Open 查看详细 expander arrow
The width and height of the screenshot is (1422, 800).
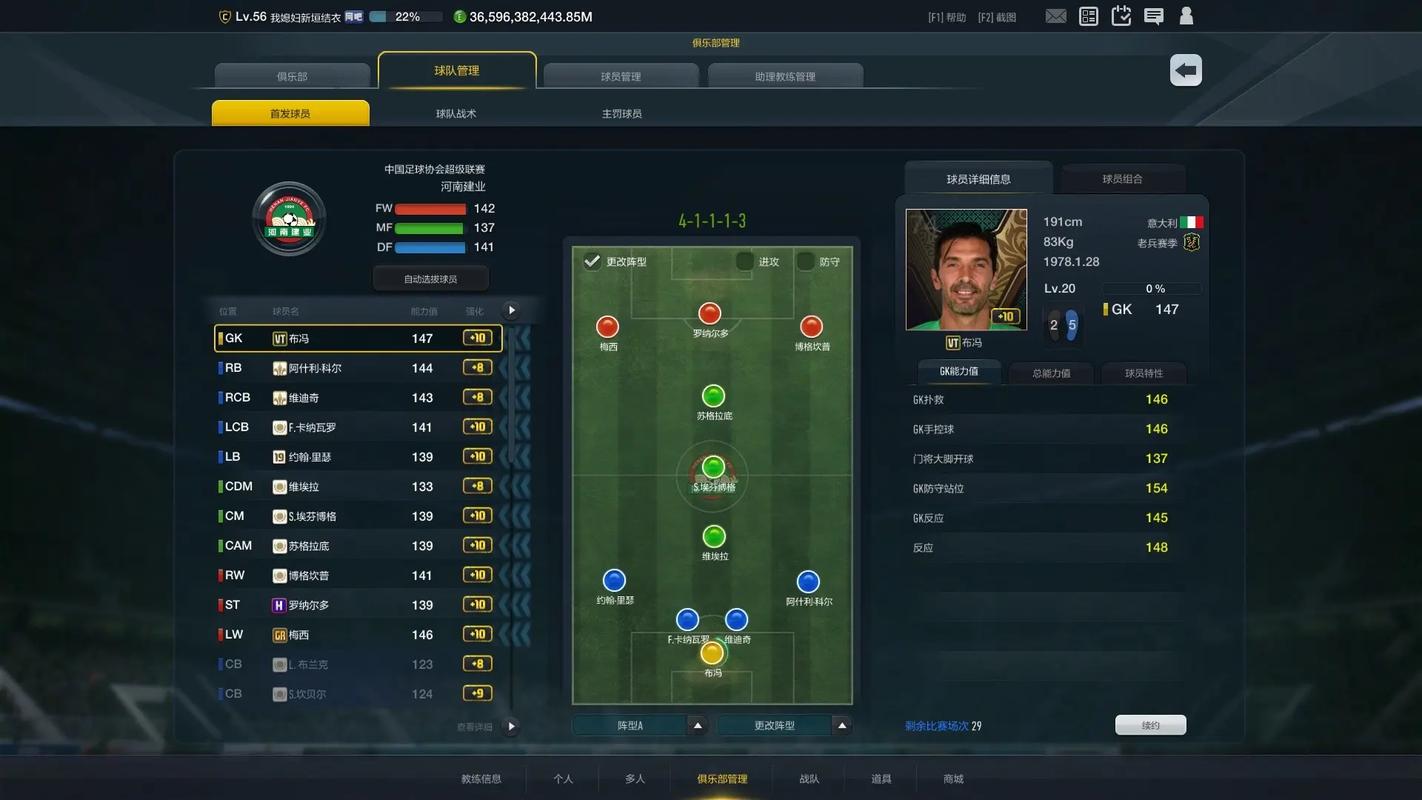[x=511, y=727]
